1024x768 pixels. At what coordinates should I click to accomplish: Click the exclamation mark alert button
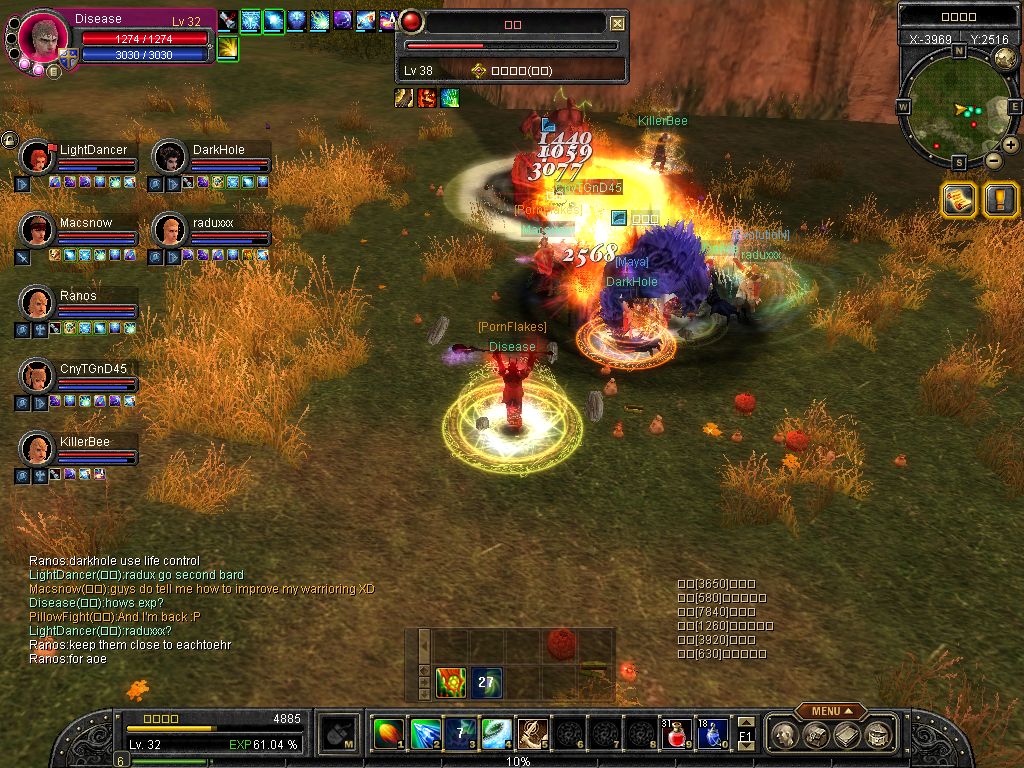[1000, 200]
